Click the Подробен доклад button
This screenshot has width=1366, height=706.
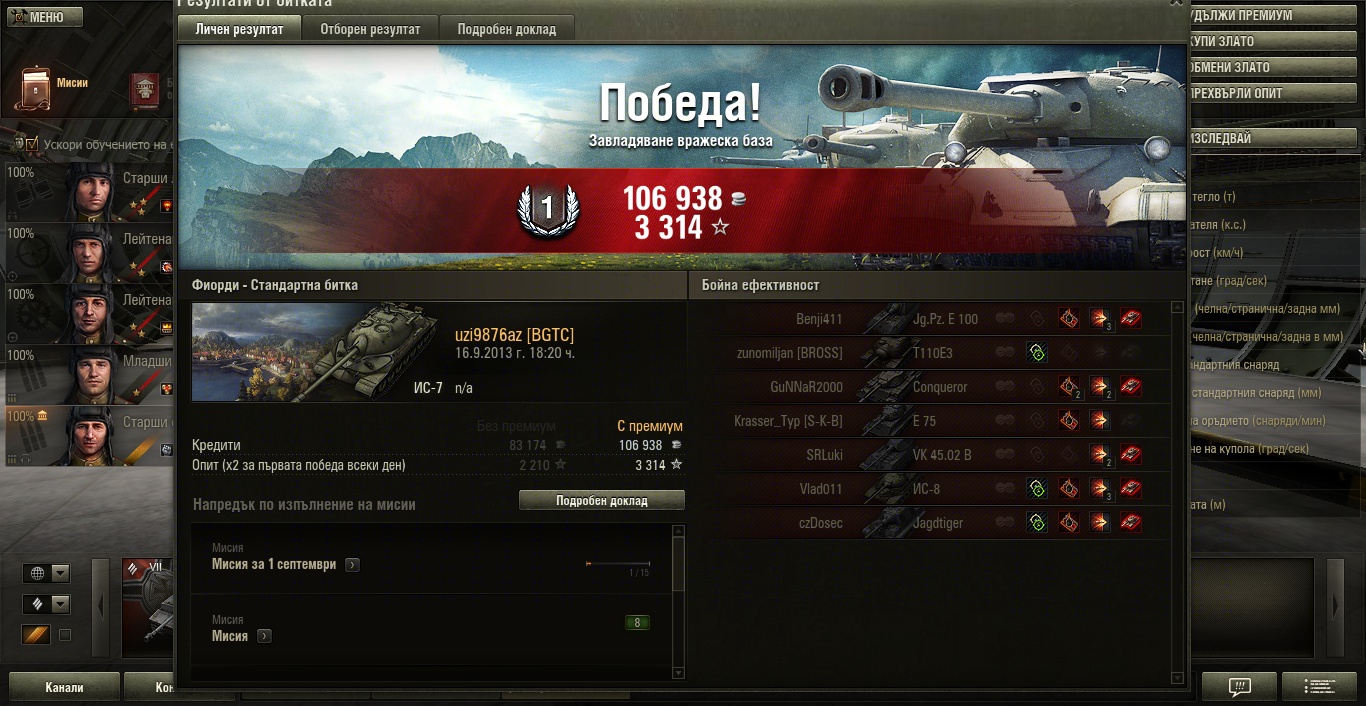click(x=601, y=500)
